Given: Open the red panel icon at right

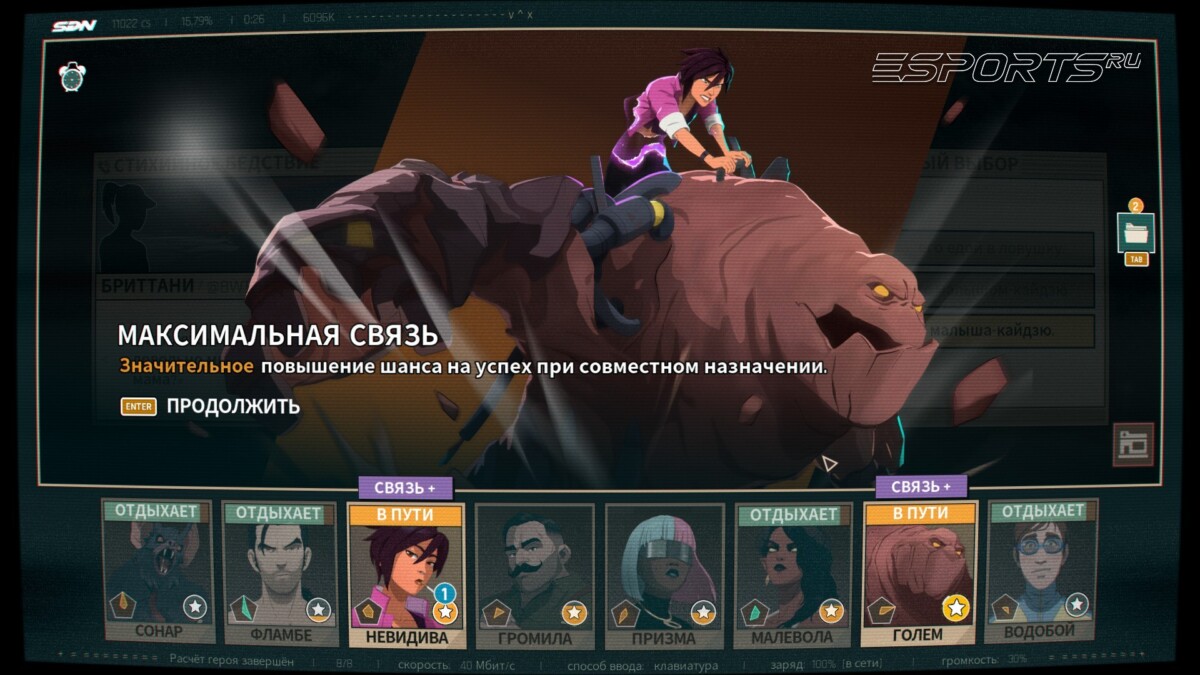Looking at the screenshot, I should tap(1133, 445).
